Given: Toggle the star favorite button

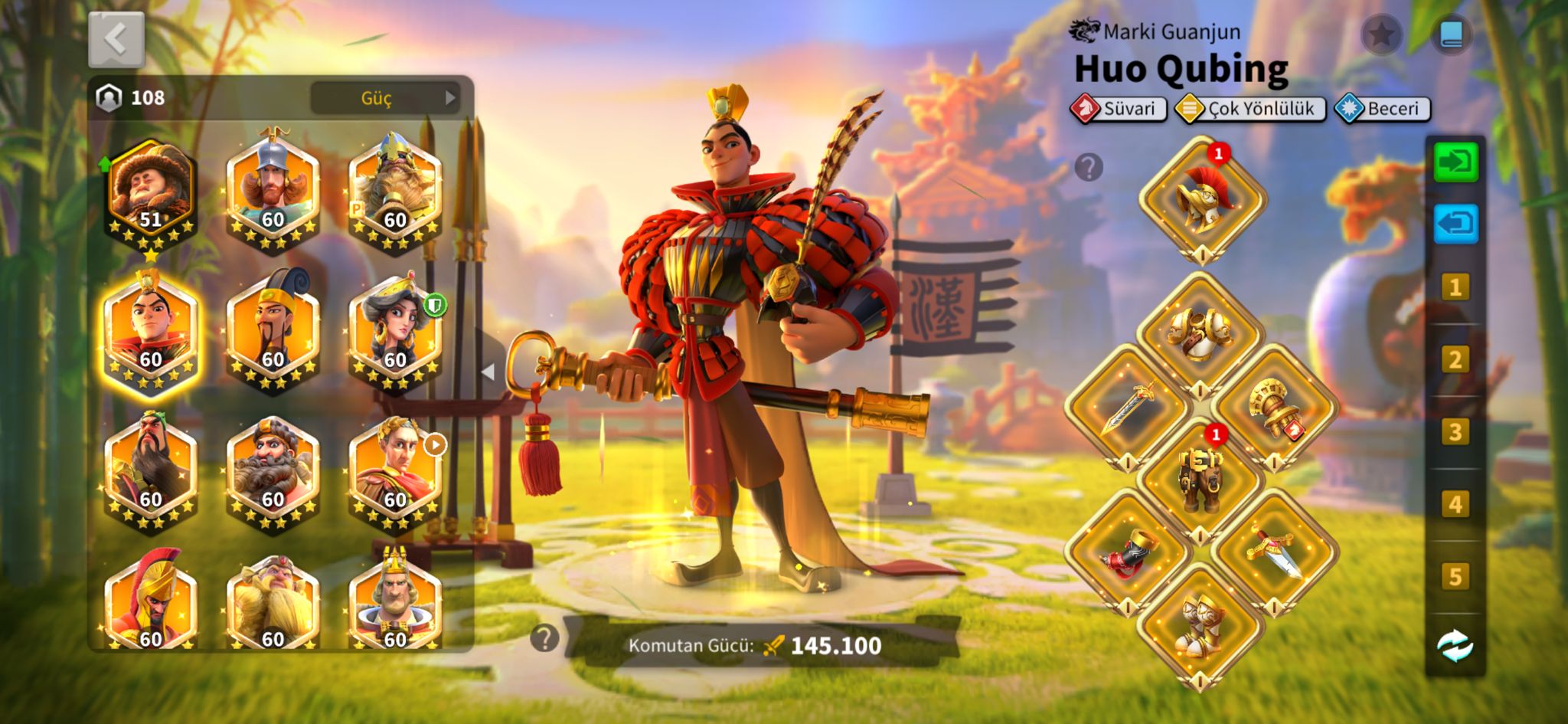Looking at the screenshot, I should click(x=1381, y=34).
